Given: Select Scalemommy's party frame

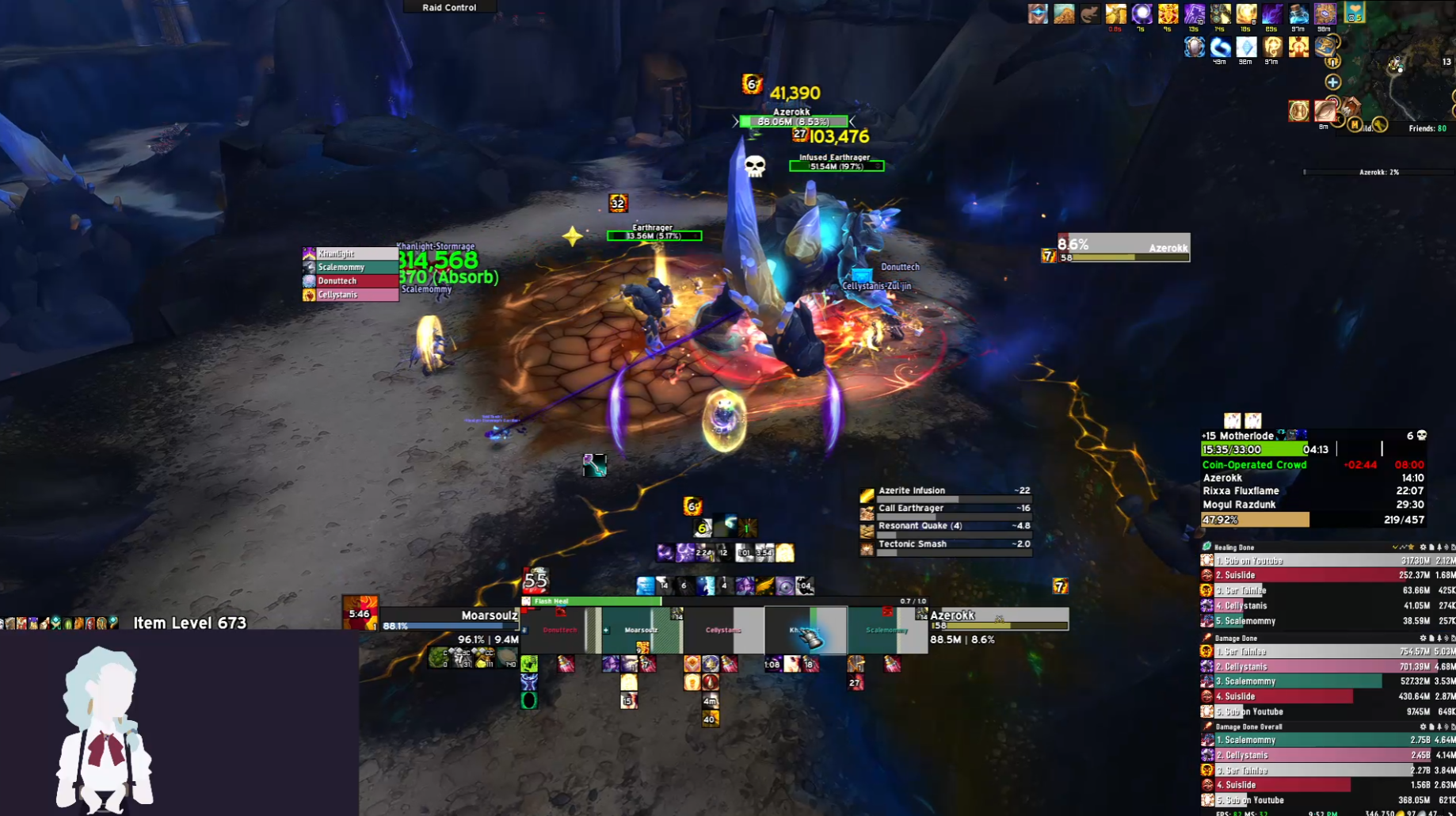Looking at the screenshot, I should click(887, 630).
